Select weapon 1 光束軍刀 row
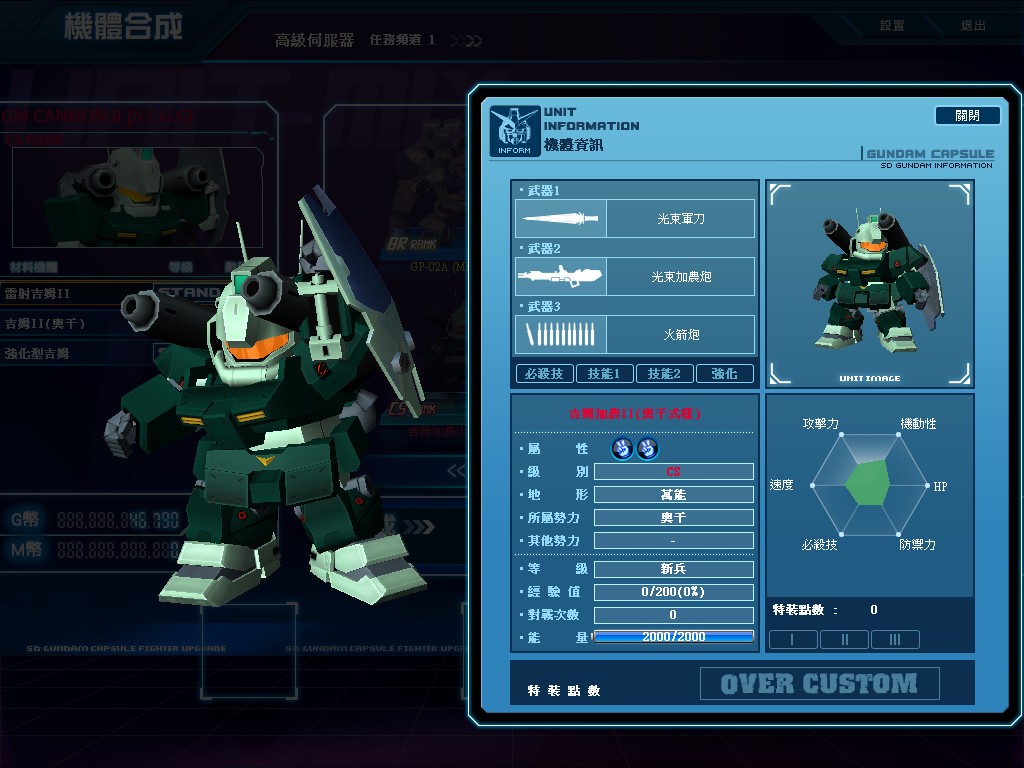This screenshot has width=1024, height=768. pyautogui.click(x=635, y=218)
